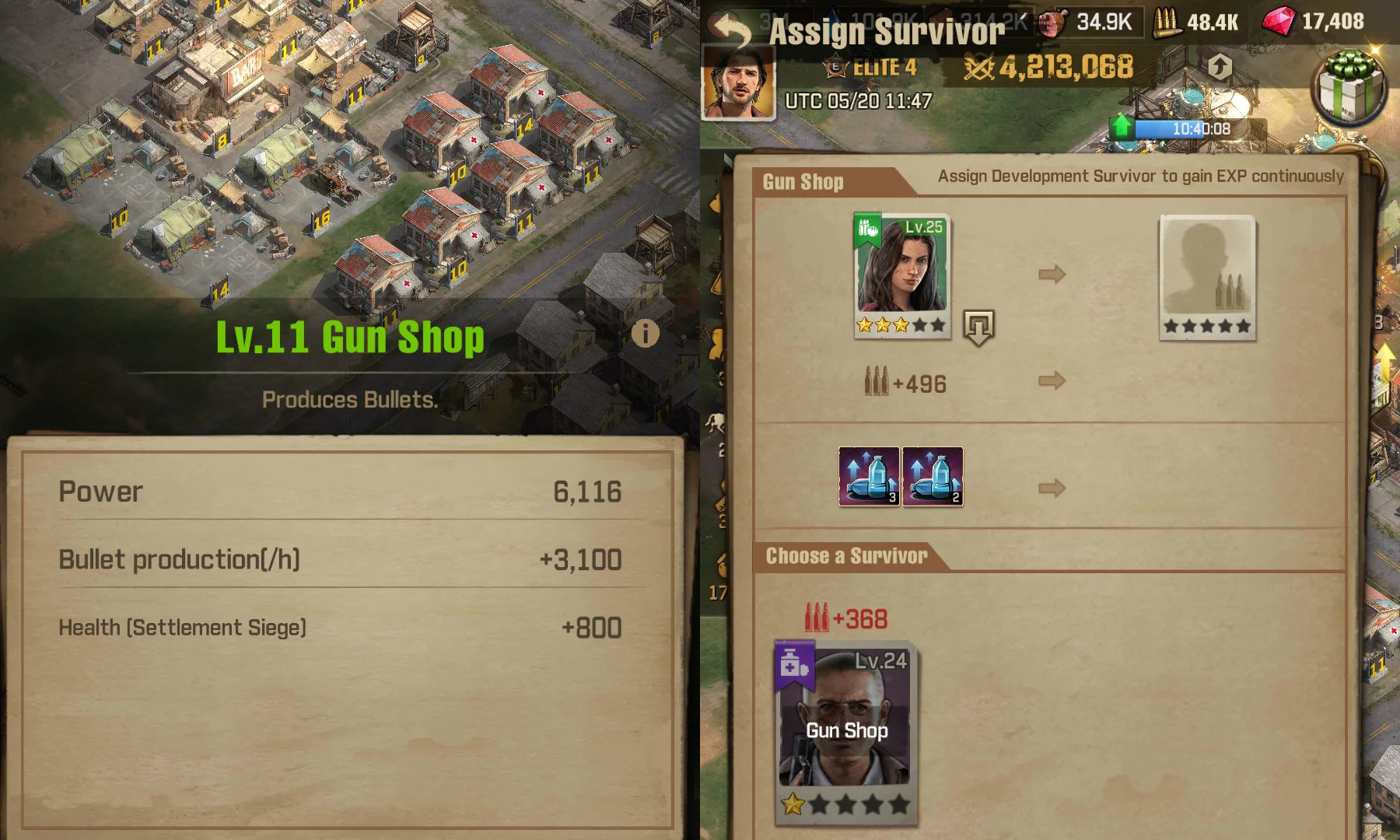Open the green gift box
Image resolution: width=1400 pixels, height=840 pixels.
coord(1351,87)
